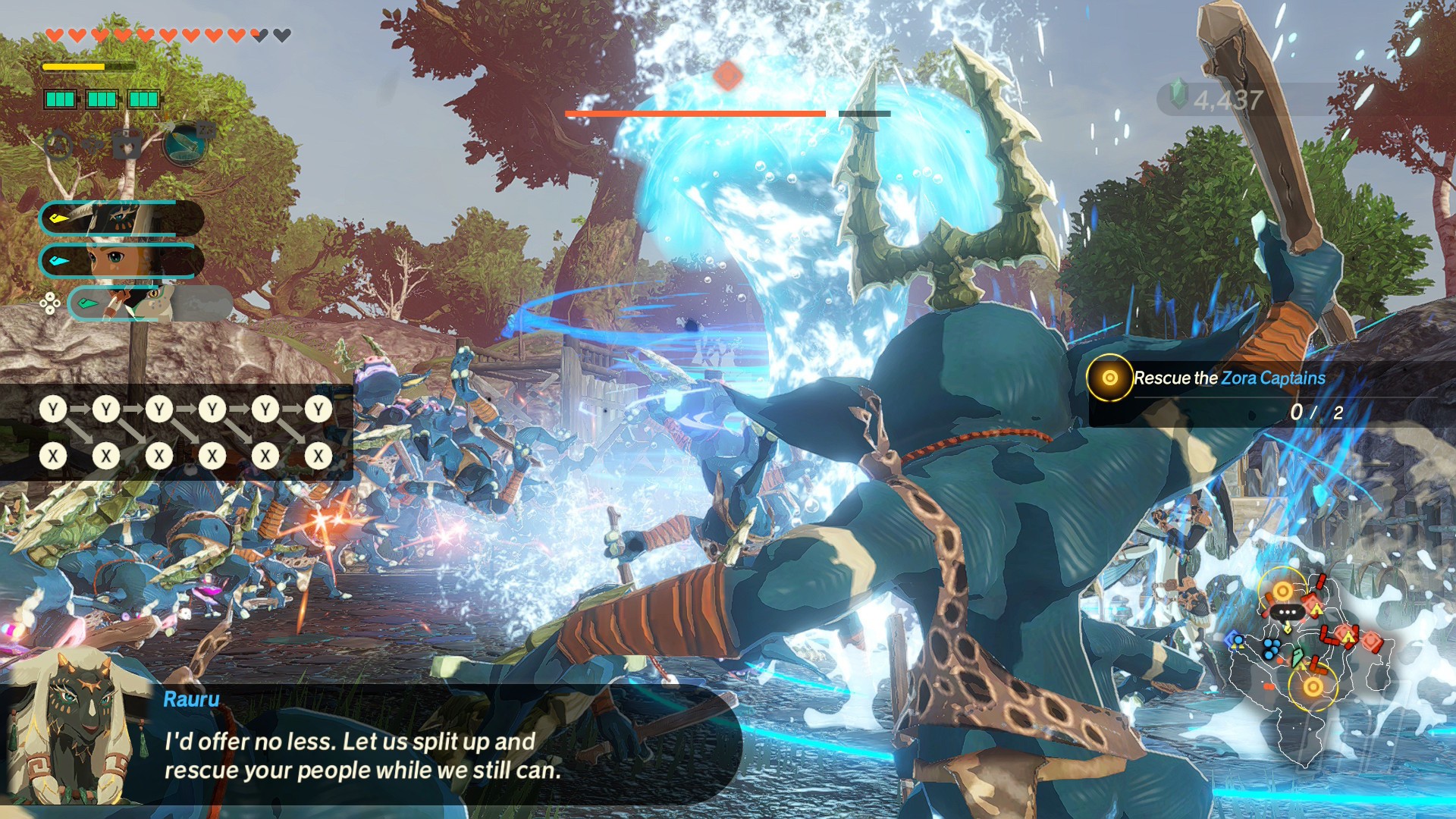Switch to Zelda's character portrait

(x=121, y=261)
